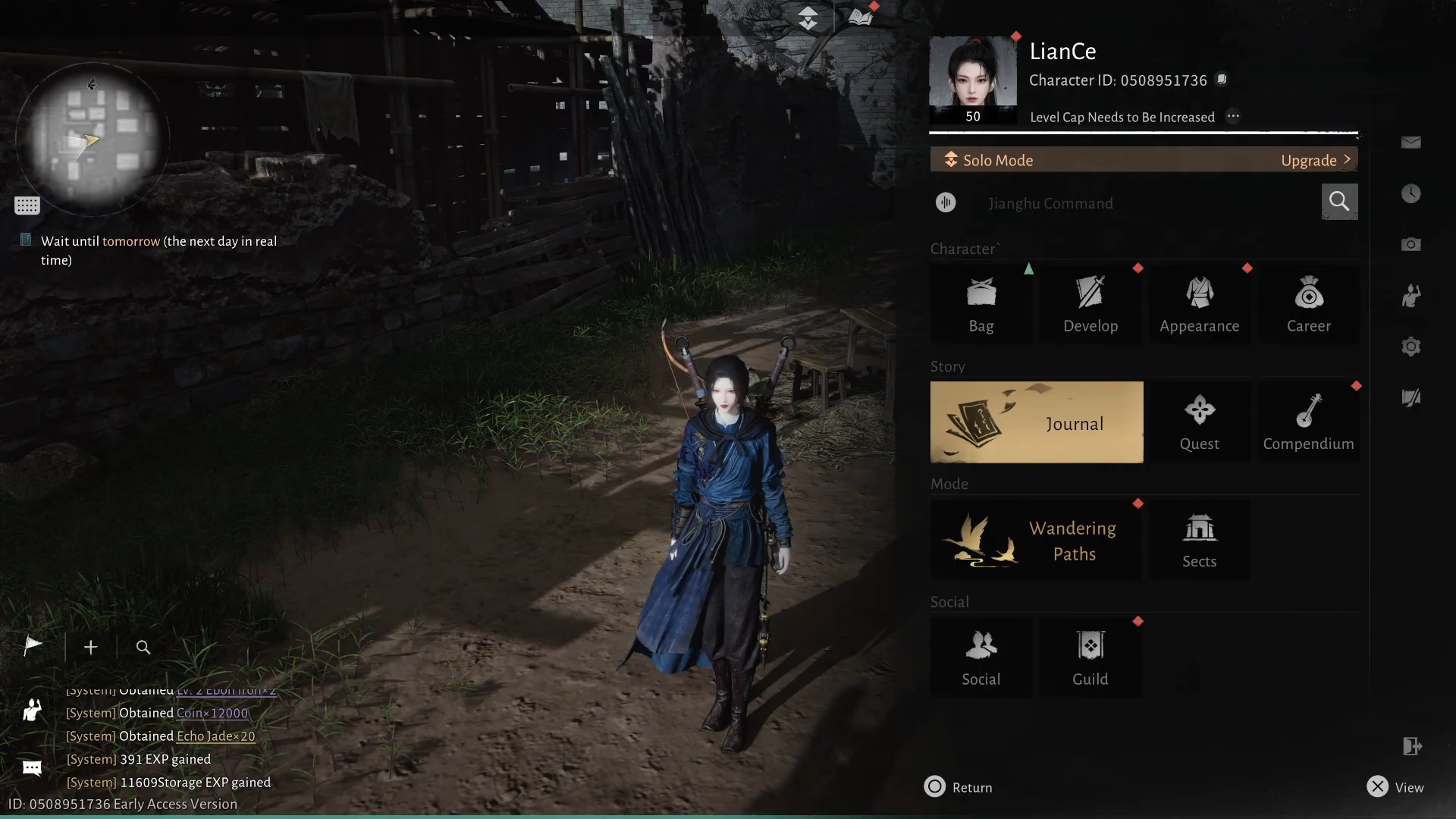Open the Social menu
The height and width of the screenshot is (819, 1456).
pos(981,658)
